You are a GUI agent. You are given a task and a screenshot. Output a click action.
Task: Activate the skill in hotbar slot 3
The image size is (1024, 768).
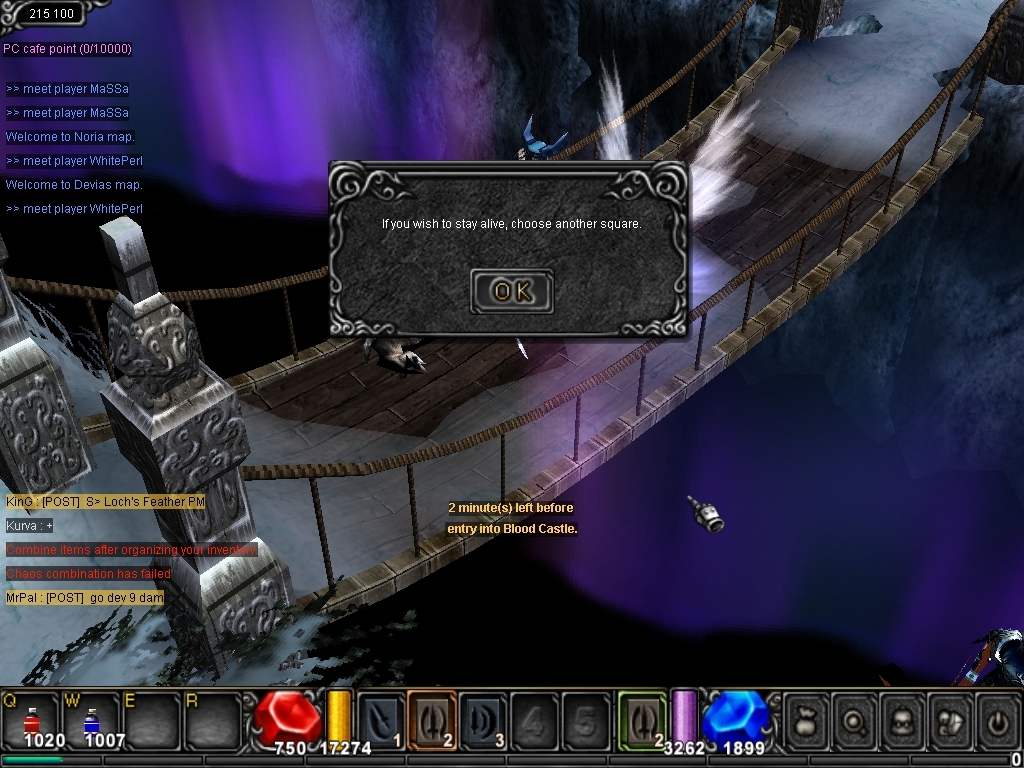click(483, 720)
